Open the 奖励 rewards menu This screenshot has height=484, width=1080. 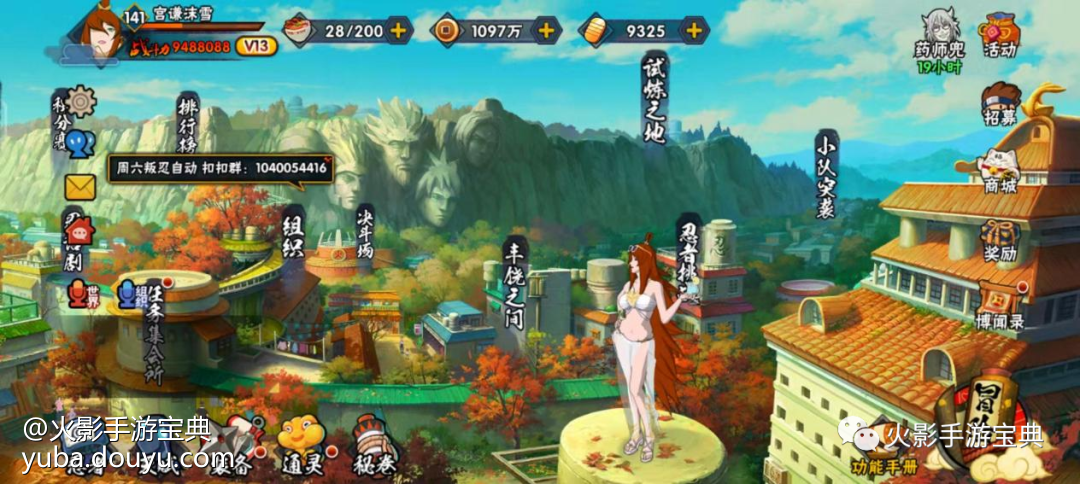(x=999, y=240)
